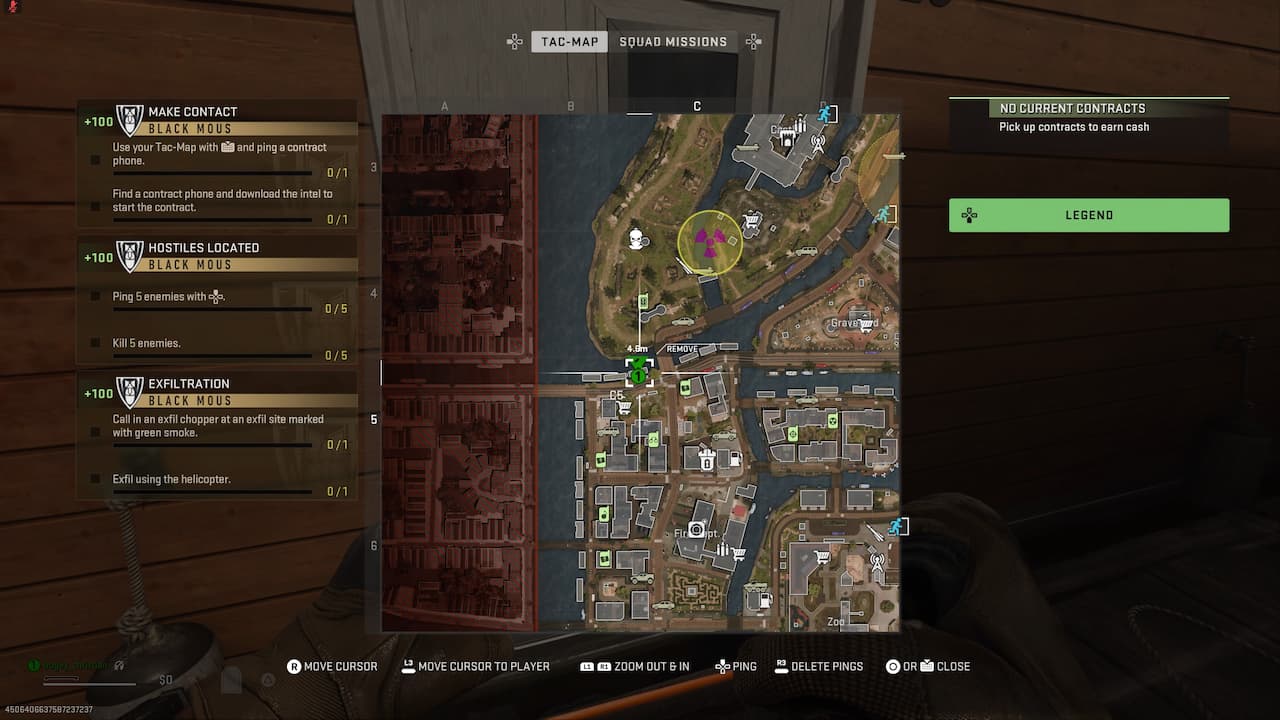Viewport: 1280px width, 720px height.
Task: Click the Remove label on the placed ping
Action: pyautogui.click(x=682, y=350)
